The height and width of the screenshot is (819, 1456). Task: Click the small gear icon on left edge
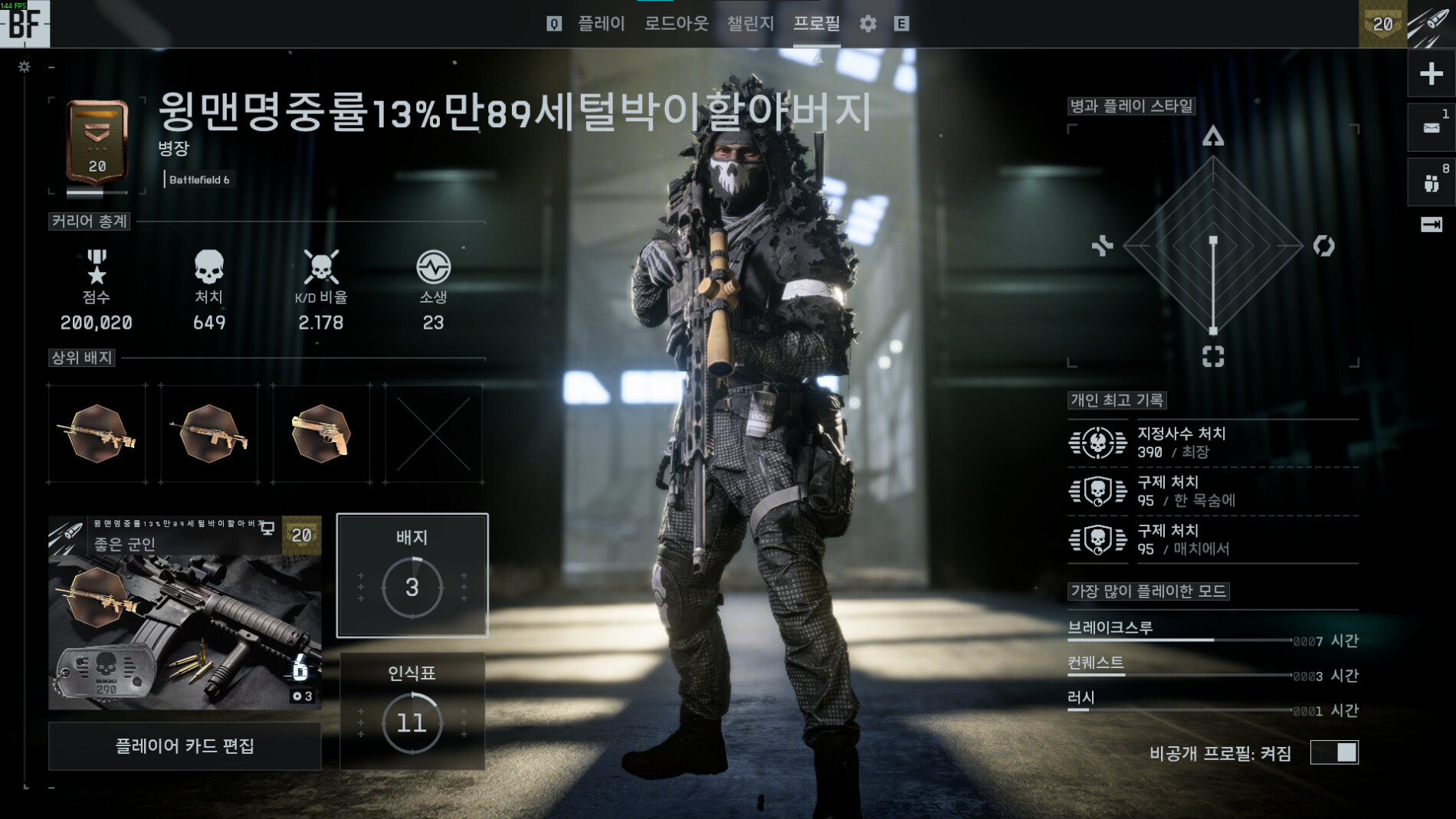click(x=25, y=67)
